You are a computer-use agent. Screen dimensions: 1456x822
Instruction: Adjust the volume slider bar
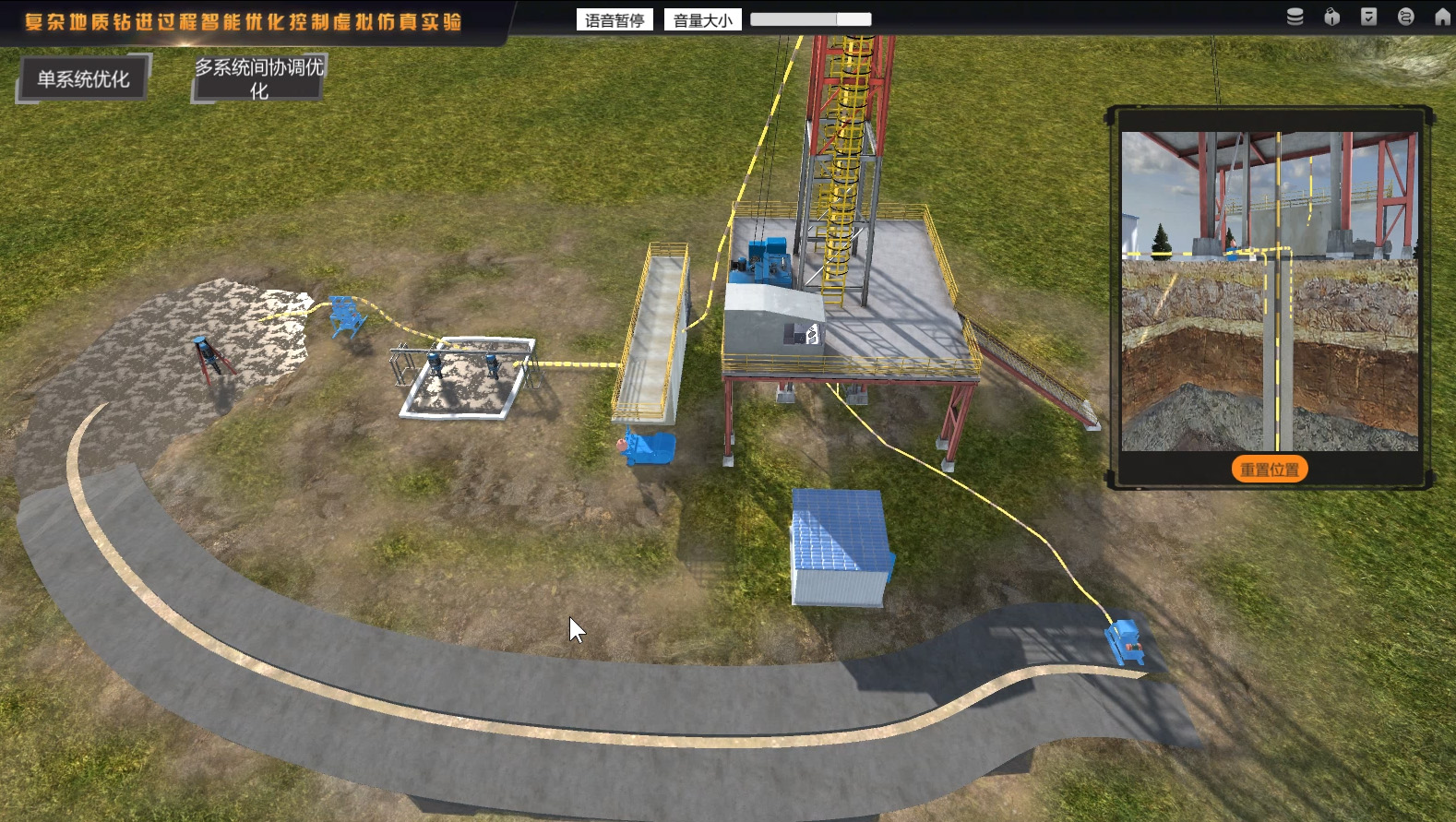[x=810, y=19]
